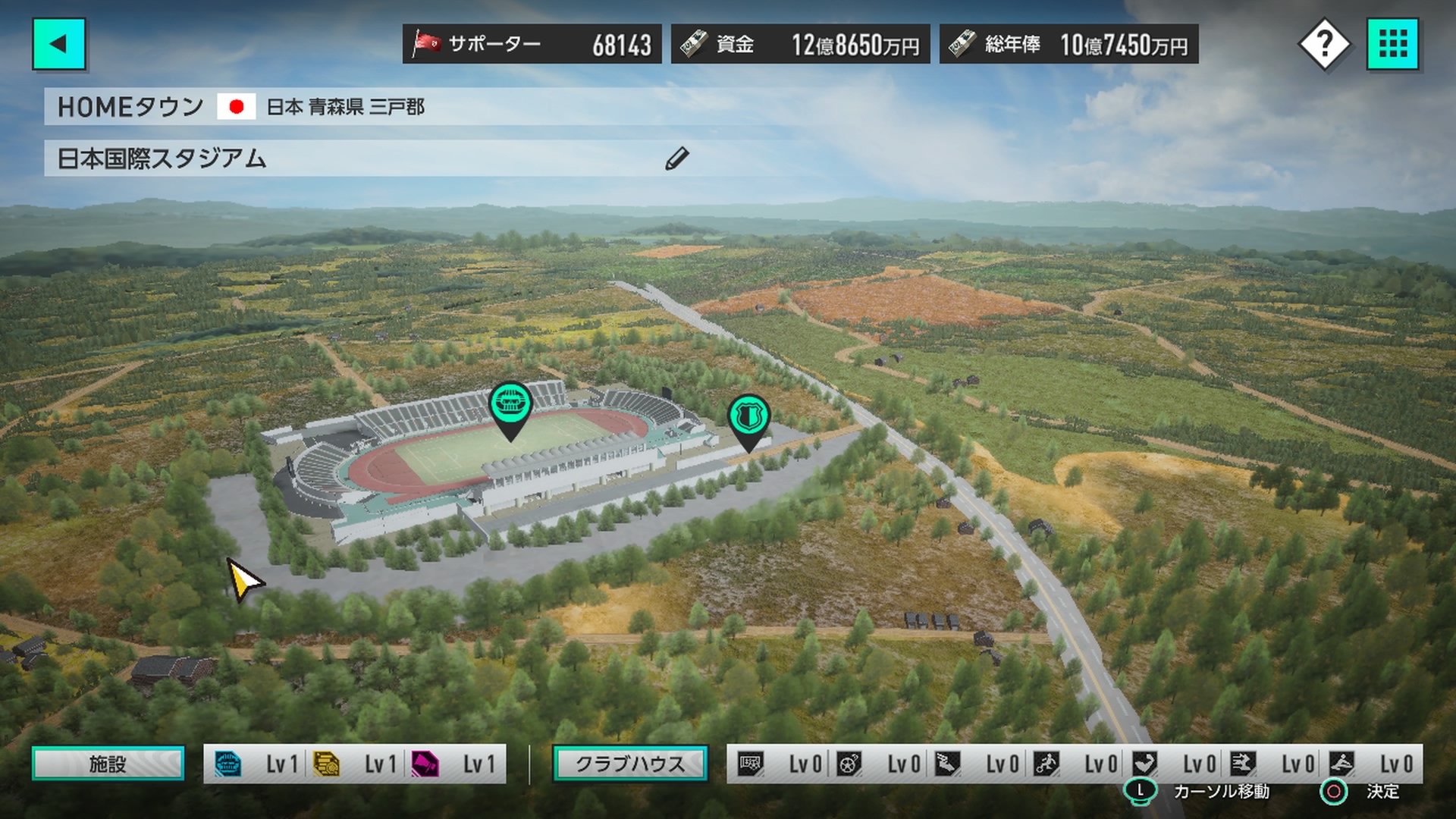Open the help question mark button
The width and height of the screenshot is (1456, 819).
pyautogui.click(x=1324, y=45)
